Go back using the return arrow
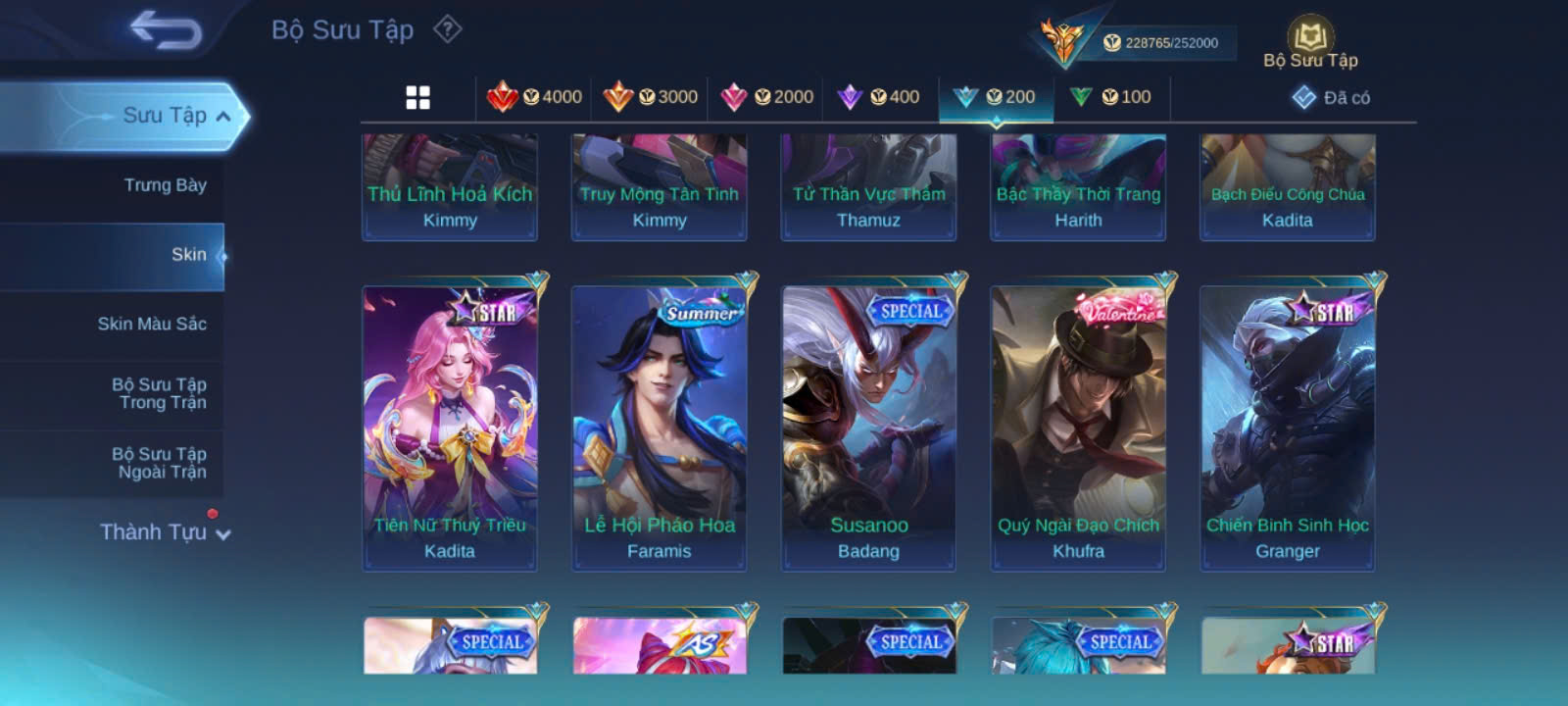The width and height of the screenshot is (1568, 706). point(166,29)
